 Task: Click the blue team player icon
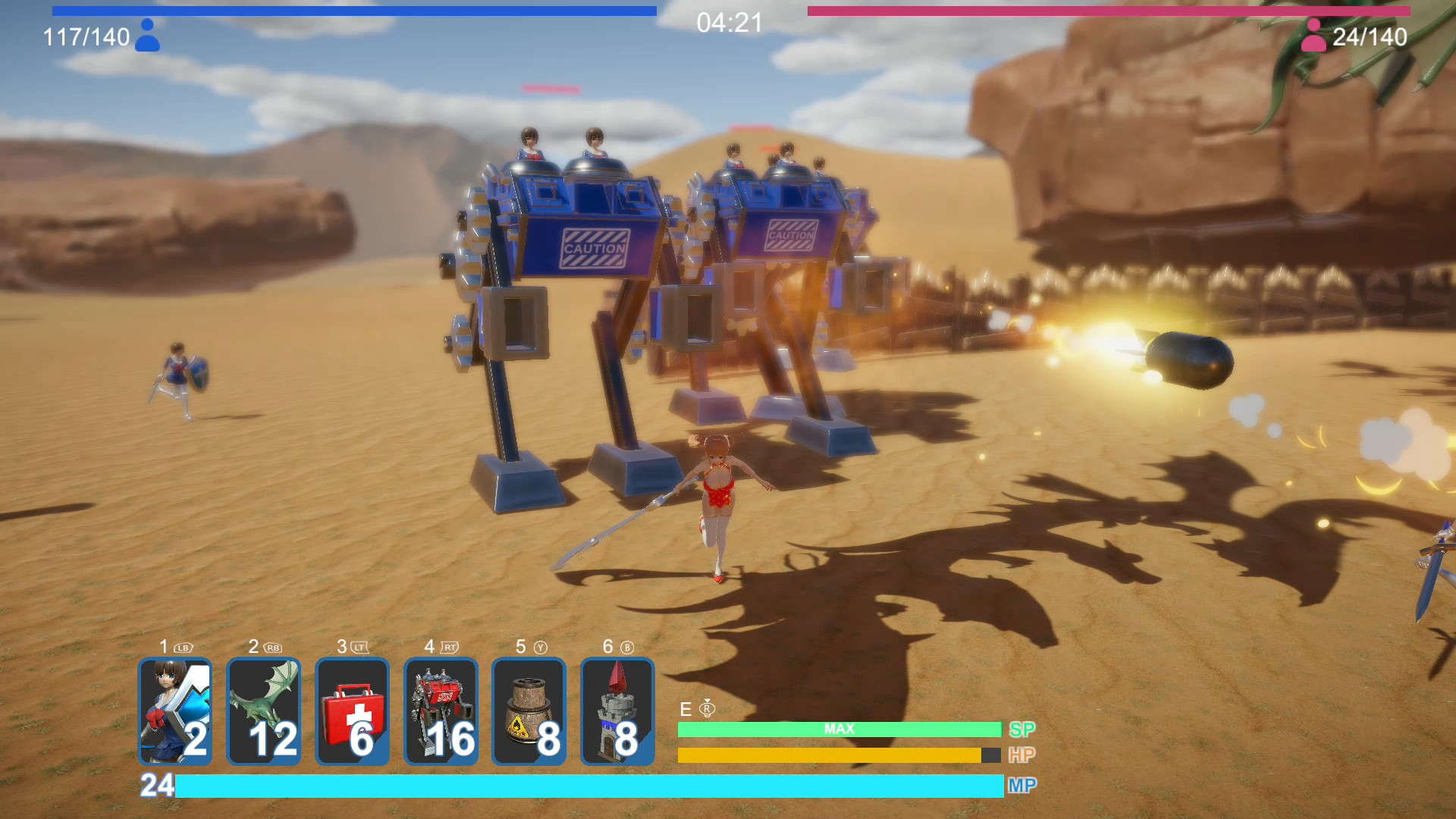(150, 35)
